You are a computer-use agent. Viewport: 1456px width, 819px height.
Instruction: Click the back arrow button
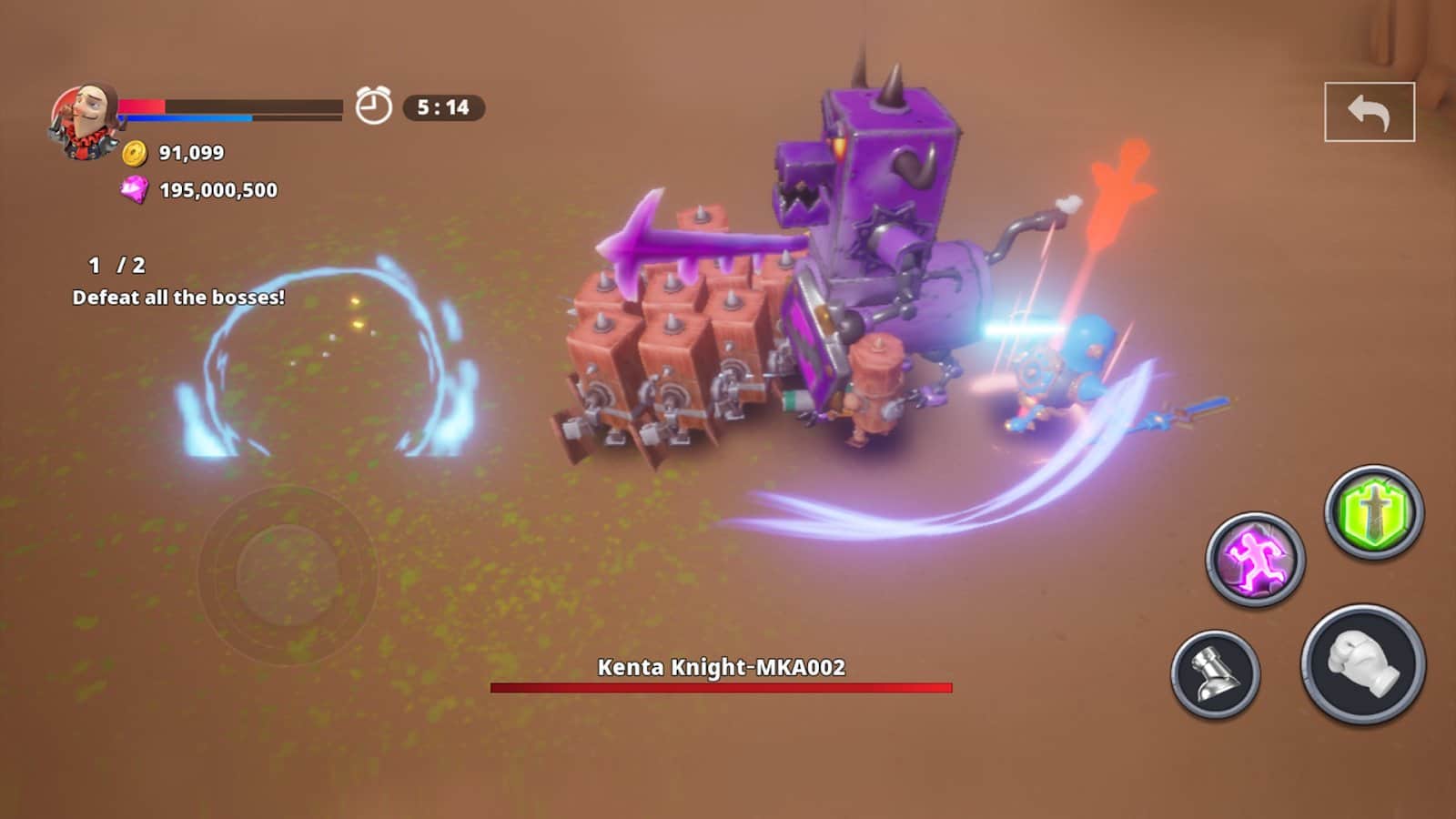(x=1369, y=112)
